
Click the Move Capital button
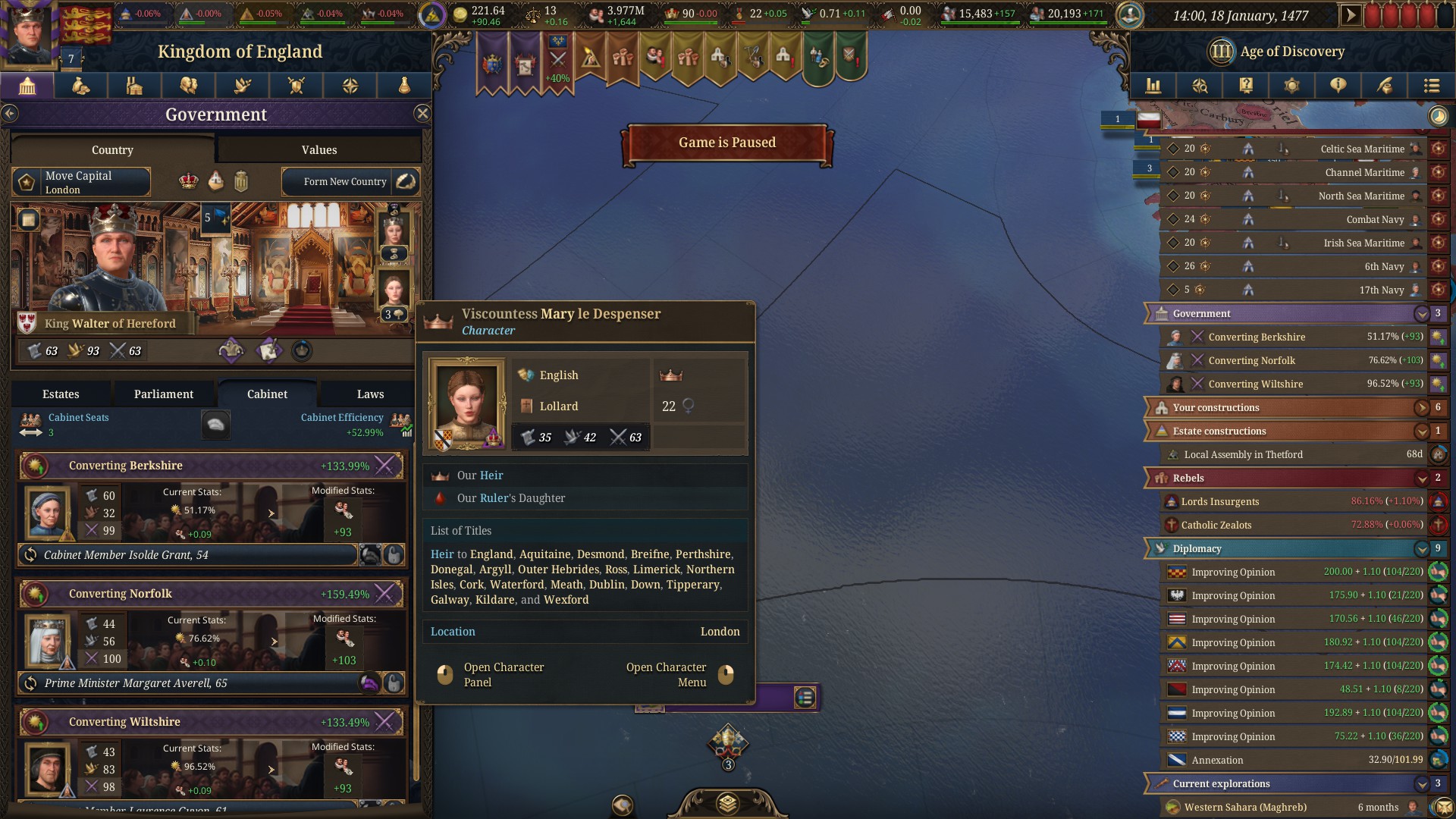click(81, 182)
